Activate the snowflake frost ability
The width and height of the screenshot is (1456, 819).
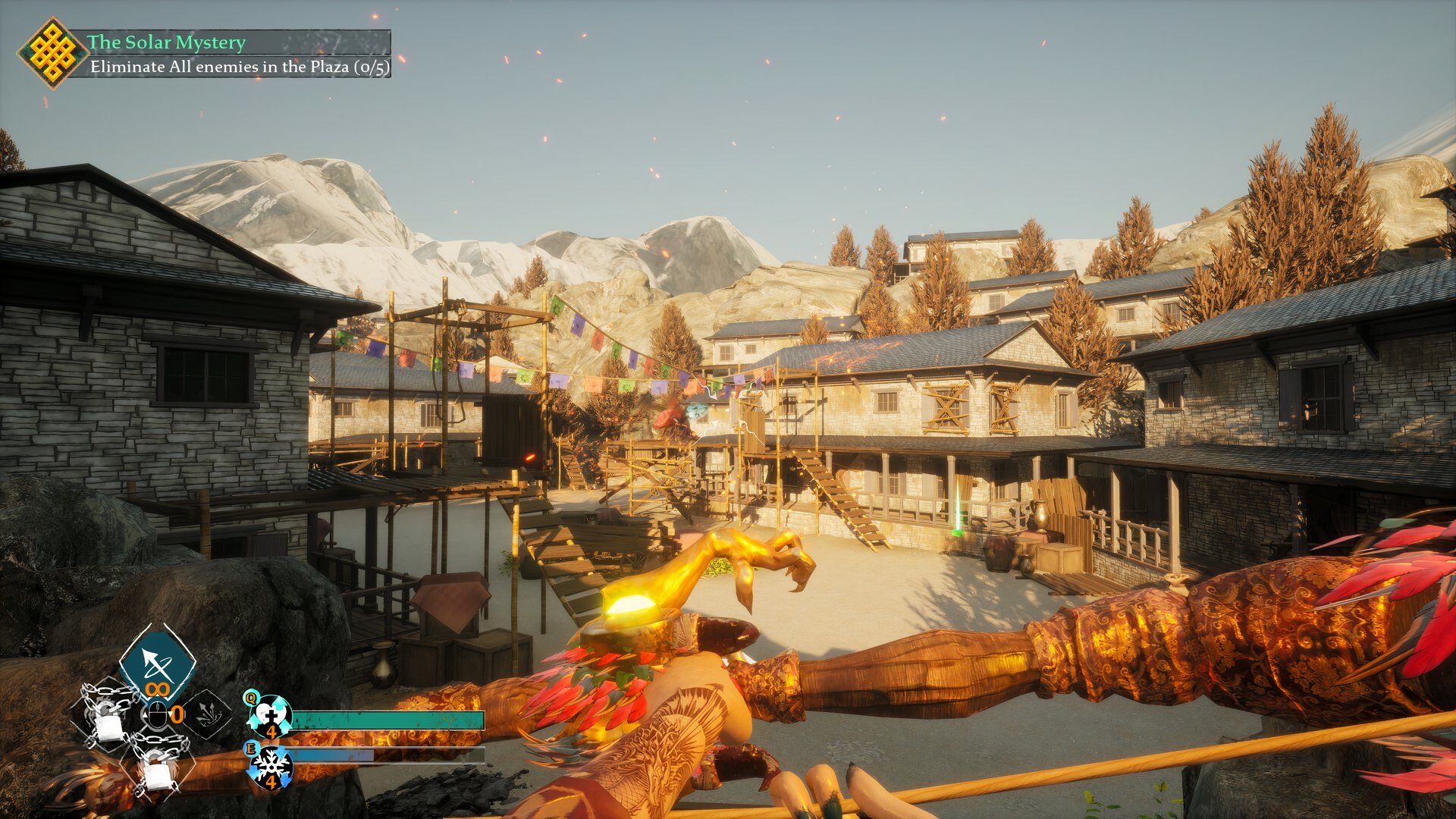(269, 763)
